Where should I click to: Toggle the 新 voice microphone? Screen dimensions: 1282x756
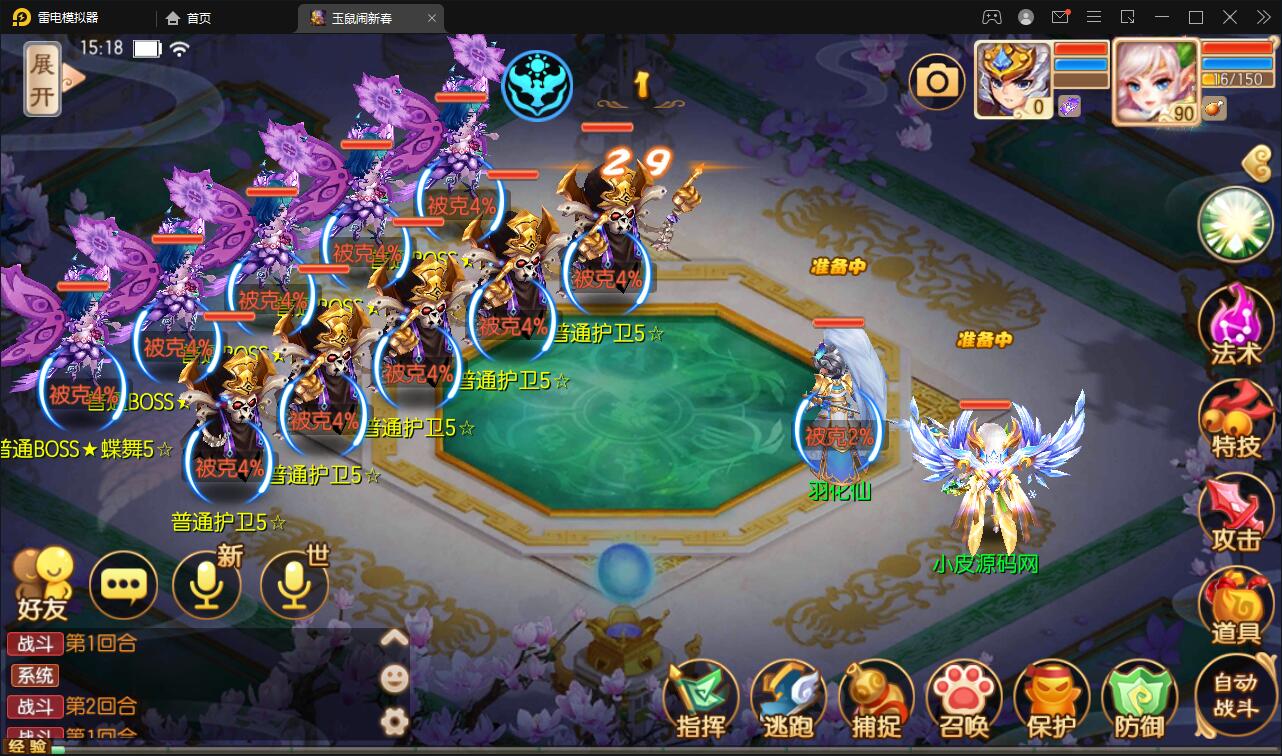(x=207, y=585)
